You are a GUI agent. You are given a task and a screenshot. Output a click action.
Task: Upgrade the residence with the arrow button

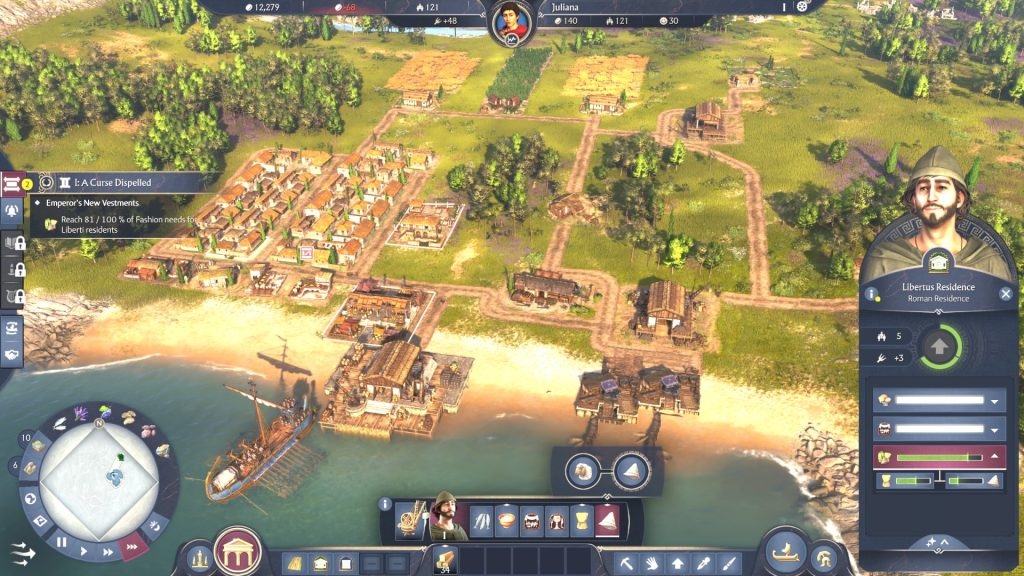939,347
